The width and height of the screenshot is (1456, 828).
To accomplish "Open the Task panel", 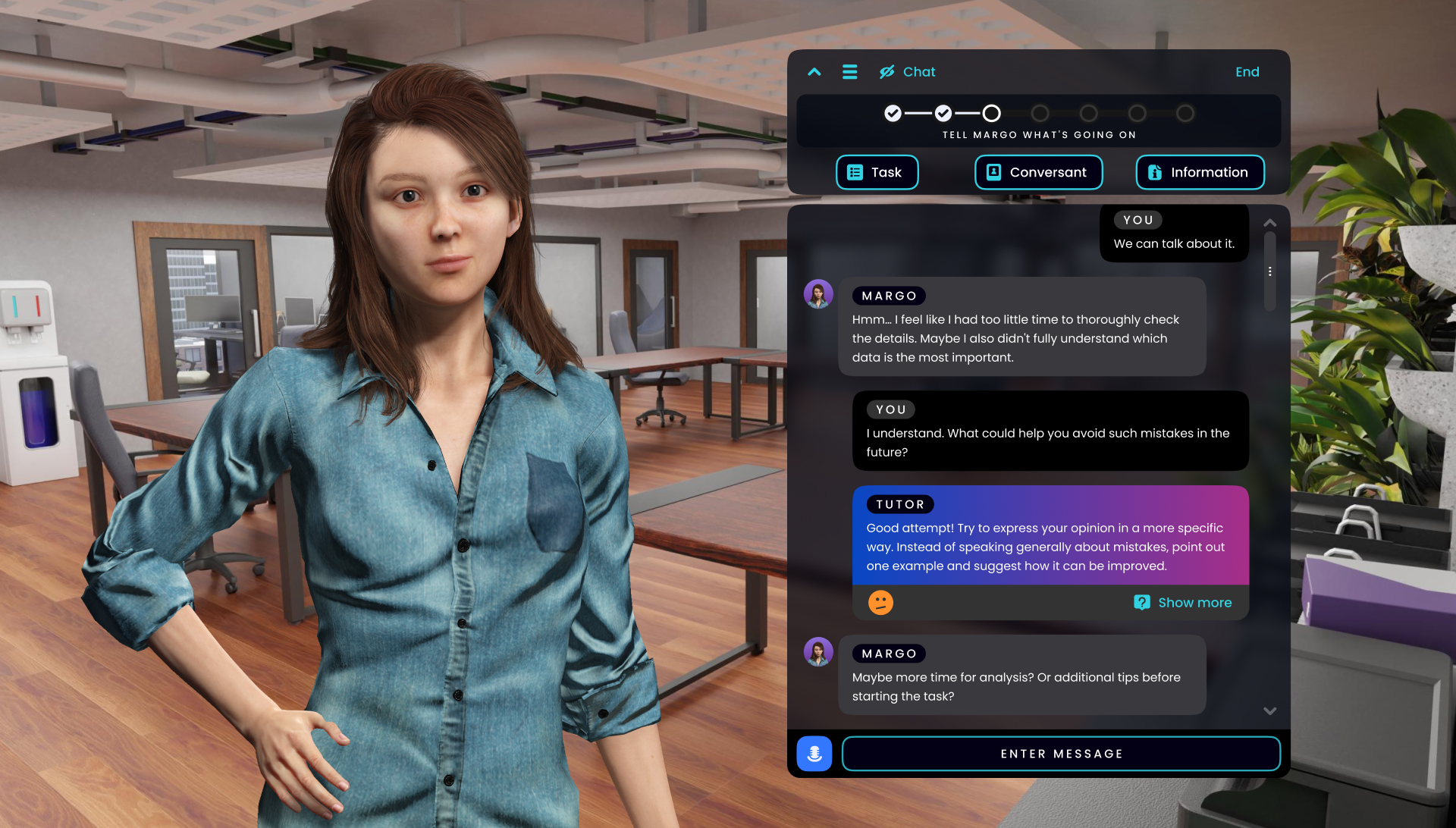I will (877, 172).
